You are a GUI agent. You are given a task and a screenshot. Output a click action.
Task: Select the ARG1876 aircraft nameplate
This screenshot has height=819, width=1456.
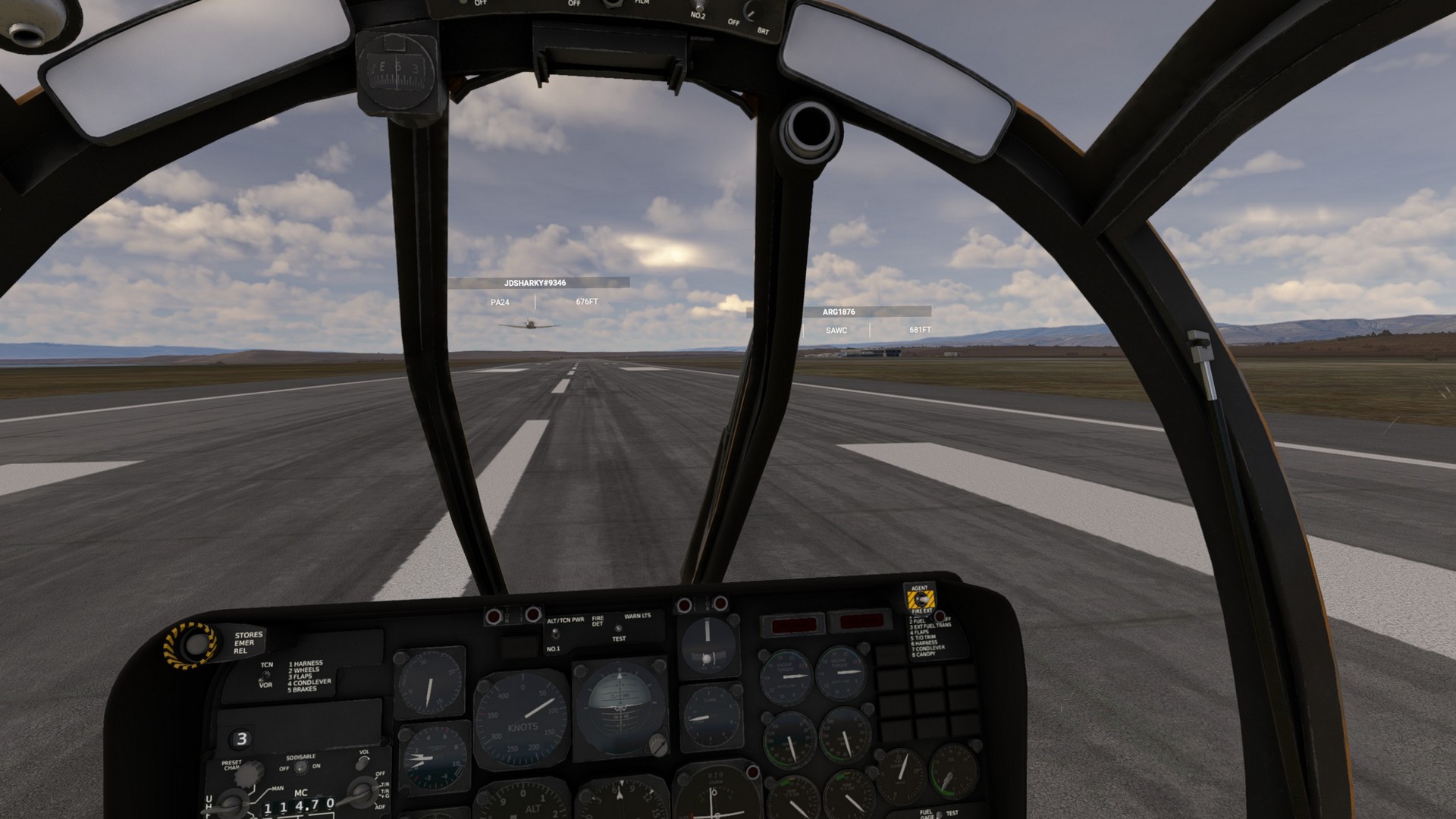coord(839,312)
